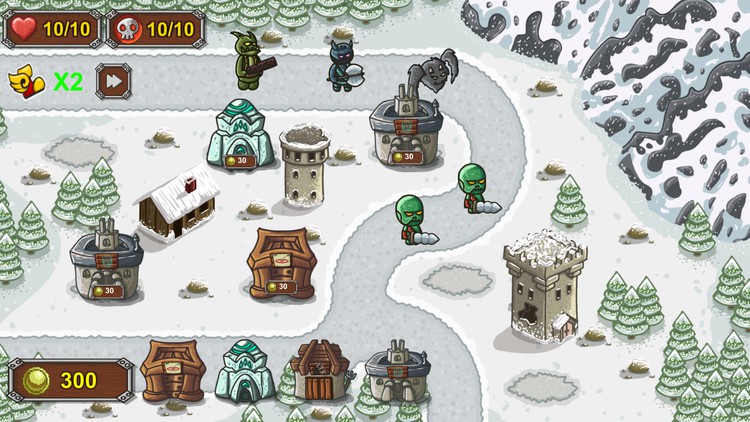The image size is (750, 422).
Task: Click the wooden tower's 30 gold price tag
Action: pos(280,286)
